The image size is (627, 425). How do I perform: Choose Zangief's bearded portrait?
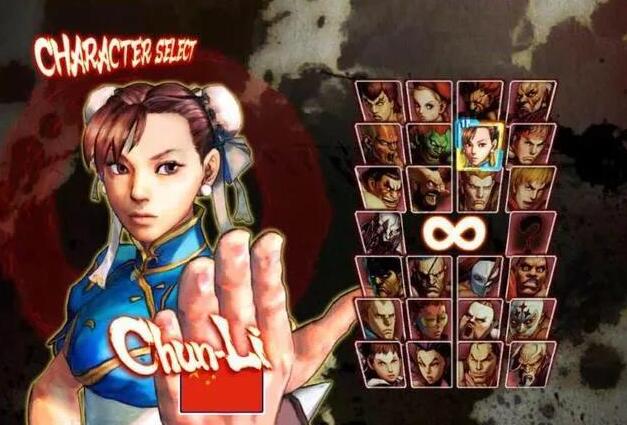(x=429, y=189)
